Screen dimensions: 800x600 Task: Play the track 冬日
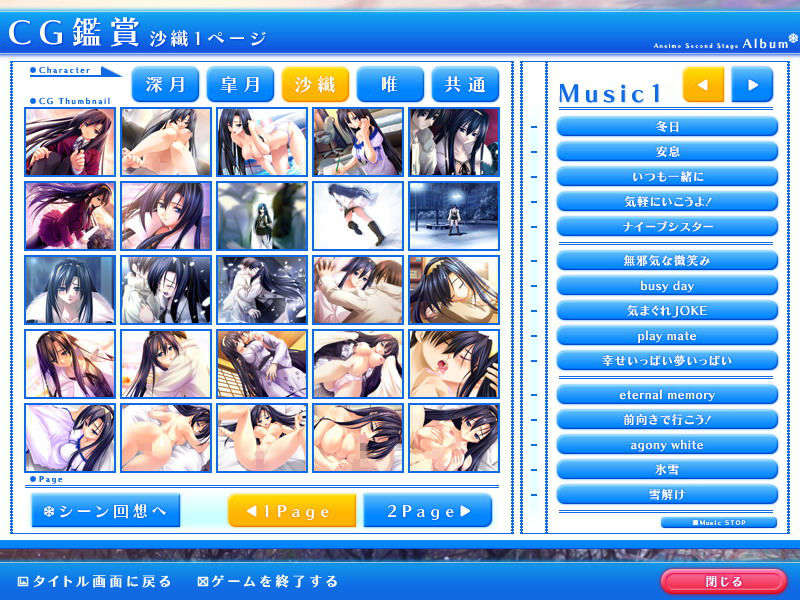[x=667, y=127]
